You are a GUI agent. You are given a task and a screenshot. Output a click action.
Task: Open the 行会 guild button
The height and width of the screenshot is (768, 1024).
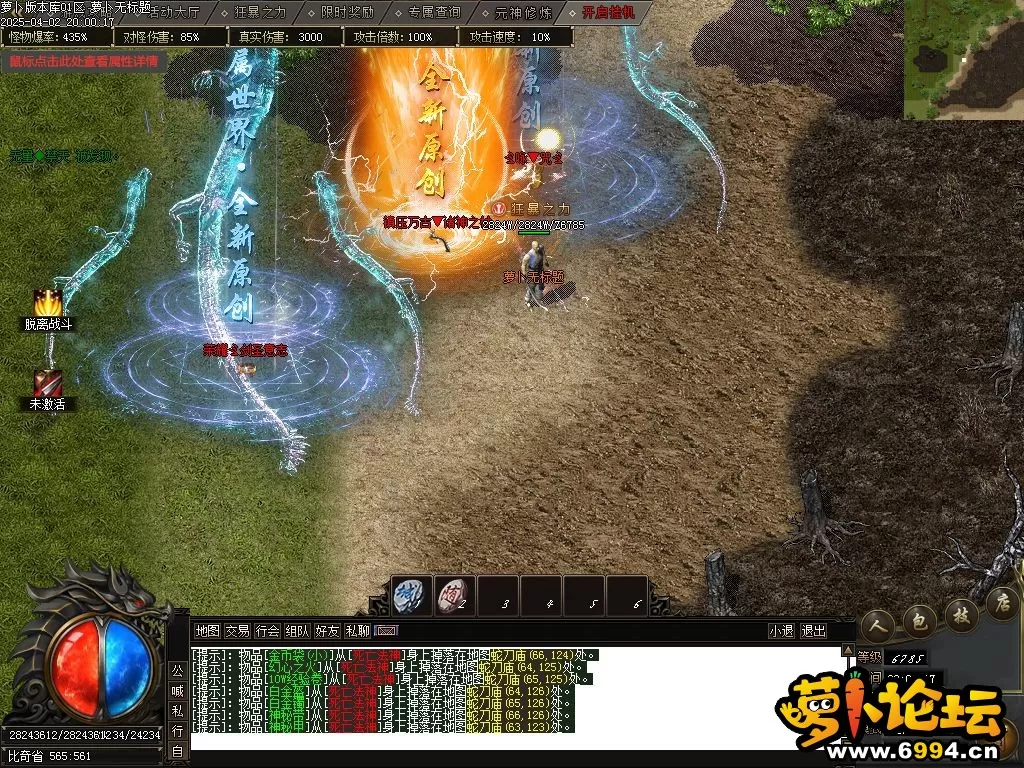coord(267,631)
